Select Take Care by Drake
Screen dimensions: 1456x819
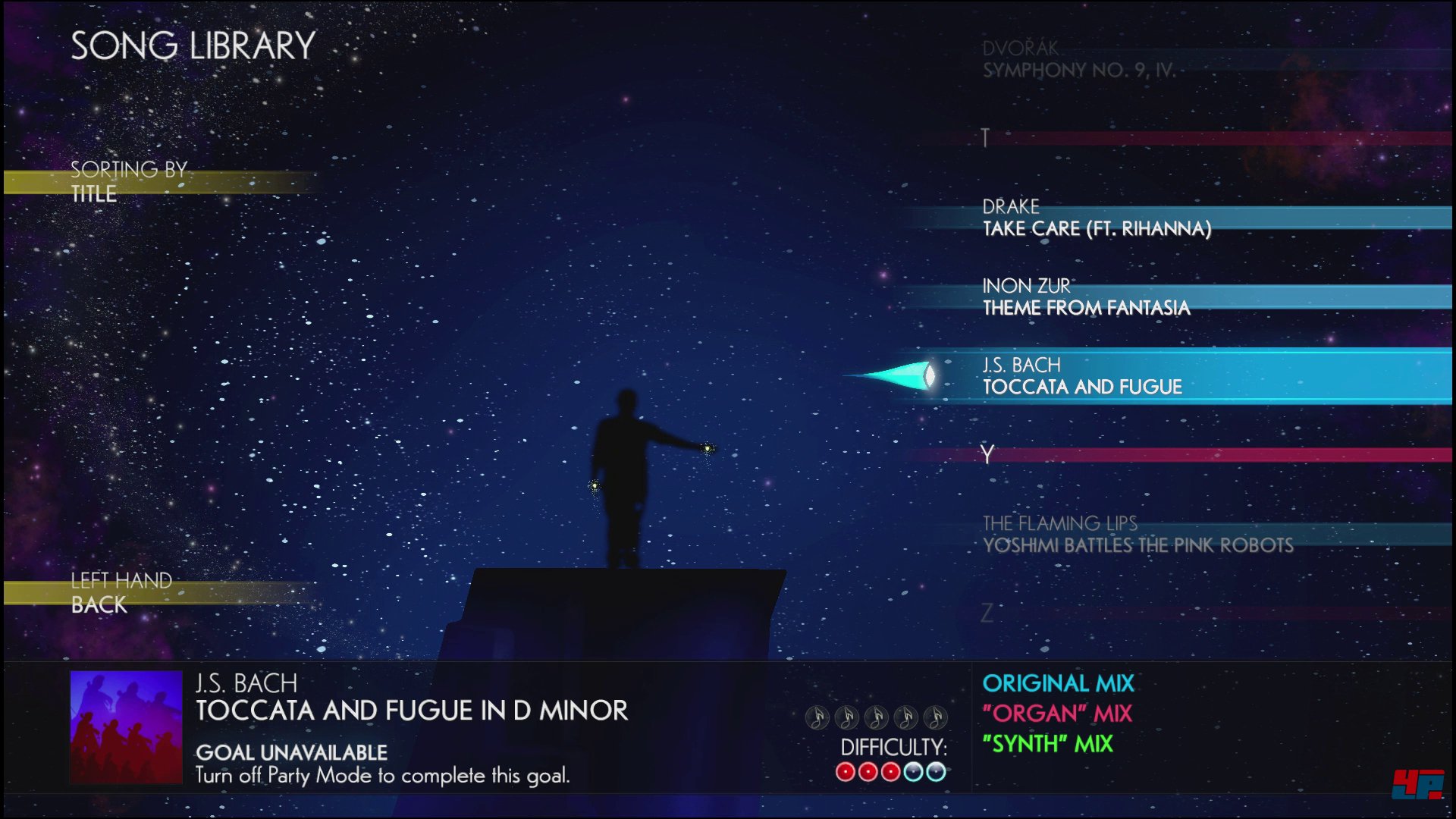pyautogui.click(x=1097, y=220)
